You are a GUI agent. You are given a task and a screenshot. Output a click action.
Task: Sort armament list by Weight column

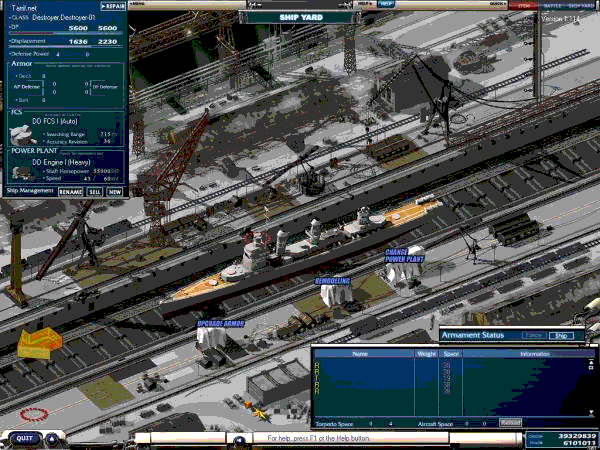point(426,353)
